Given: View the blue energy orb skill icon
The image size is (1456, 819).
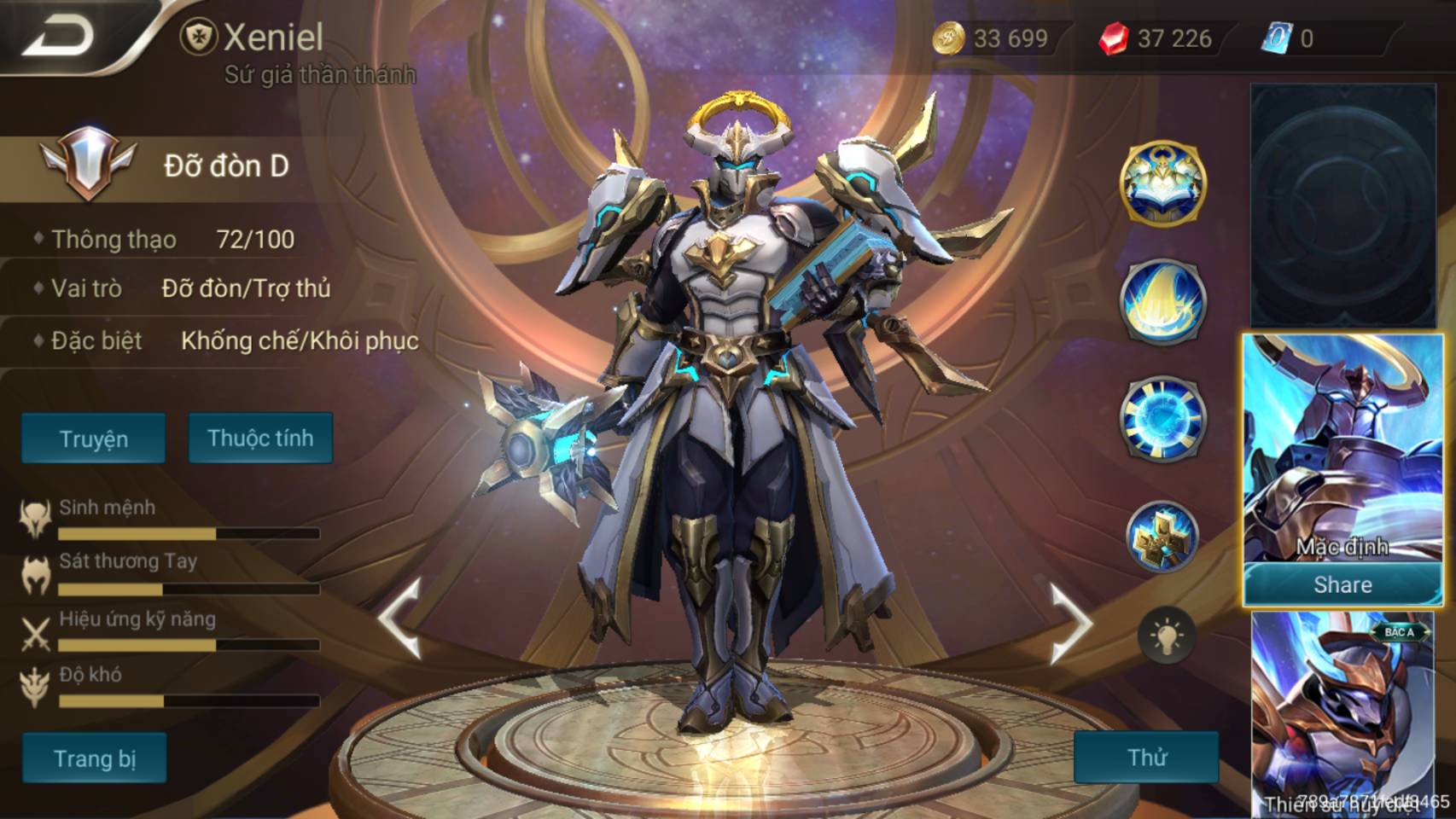Looking at the screenshot, I should (1162, 418).
